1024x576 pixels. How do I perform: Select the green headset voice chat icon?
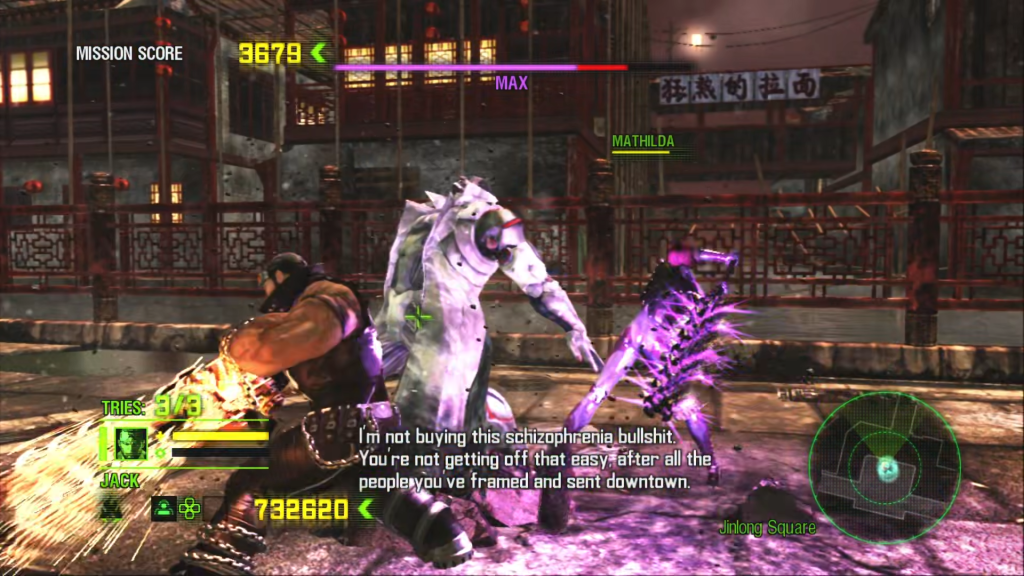coord(162,508)
